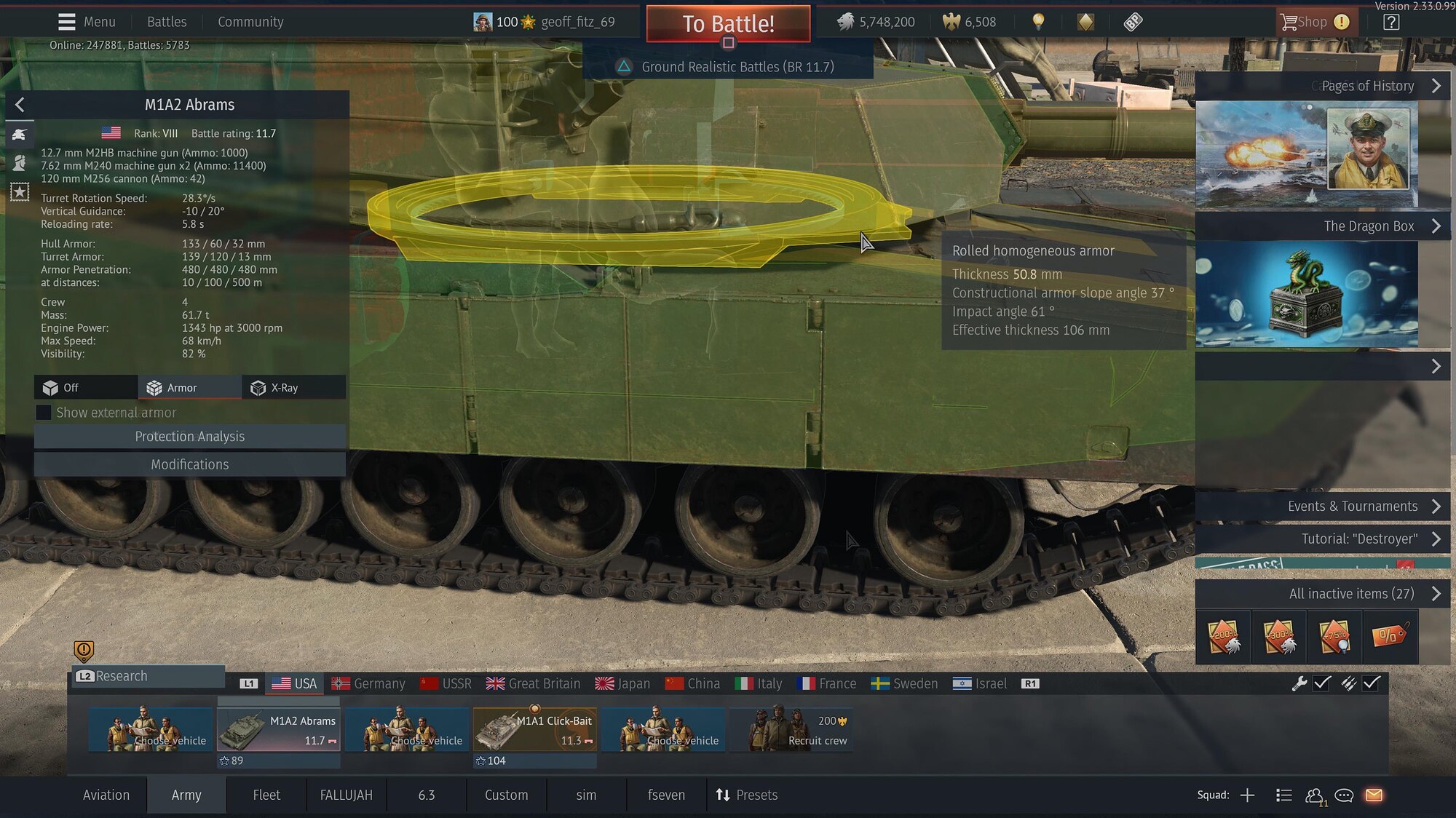Select the vehicle info tank icon

coord(20,135)
